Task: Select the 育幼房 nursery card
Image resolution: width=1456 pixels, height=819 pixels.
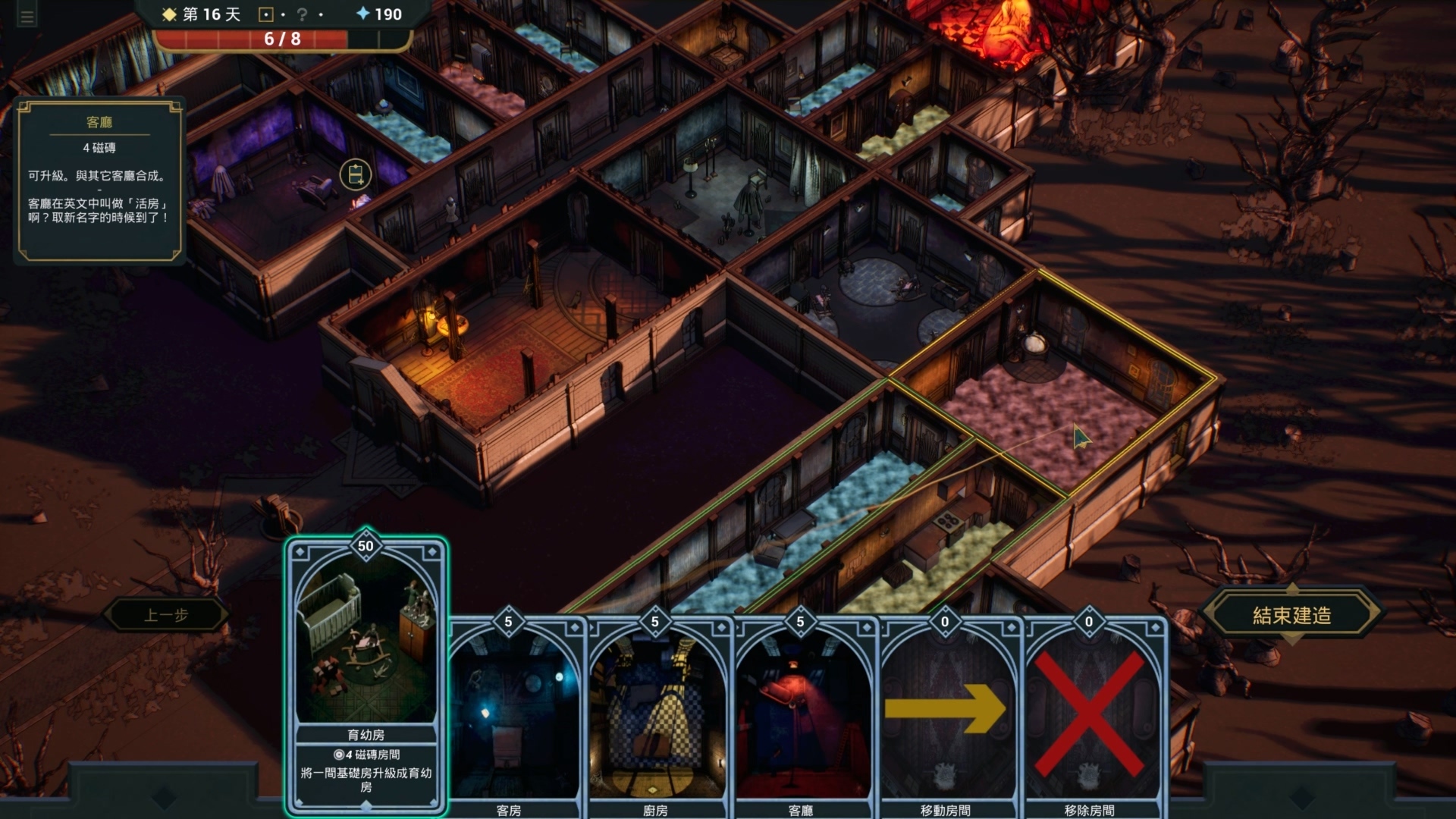Action: (x=366, y=675)
